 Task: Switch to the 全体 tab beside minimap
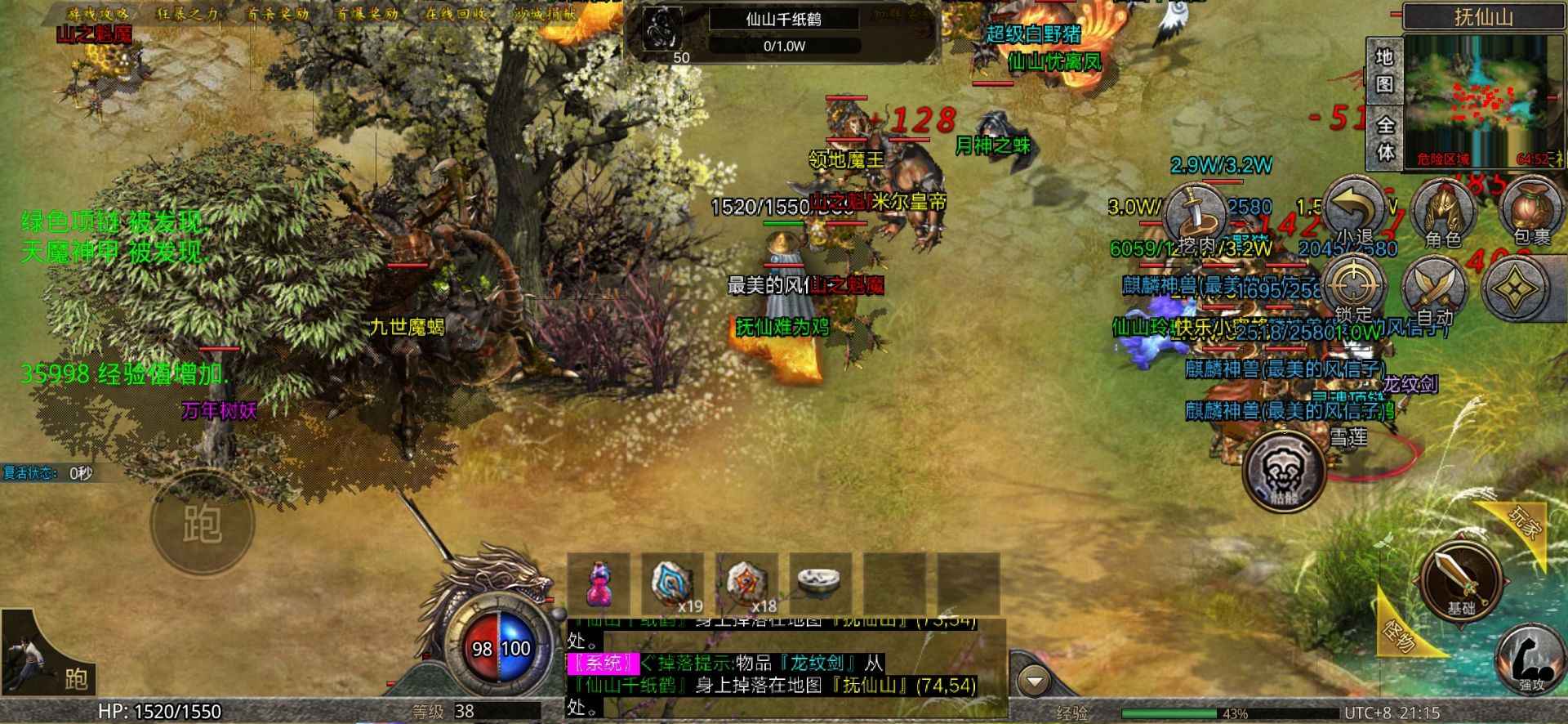(x=1385, y=138)
